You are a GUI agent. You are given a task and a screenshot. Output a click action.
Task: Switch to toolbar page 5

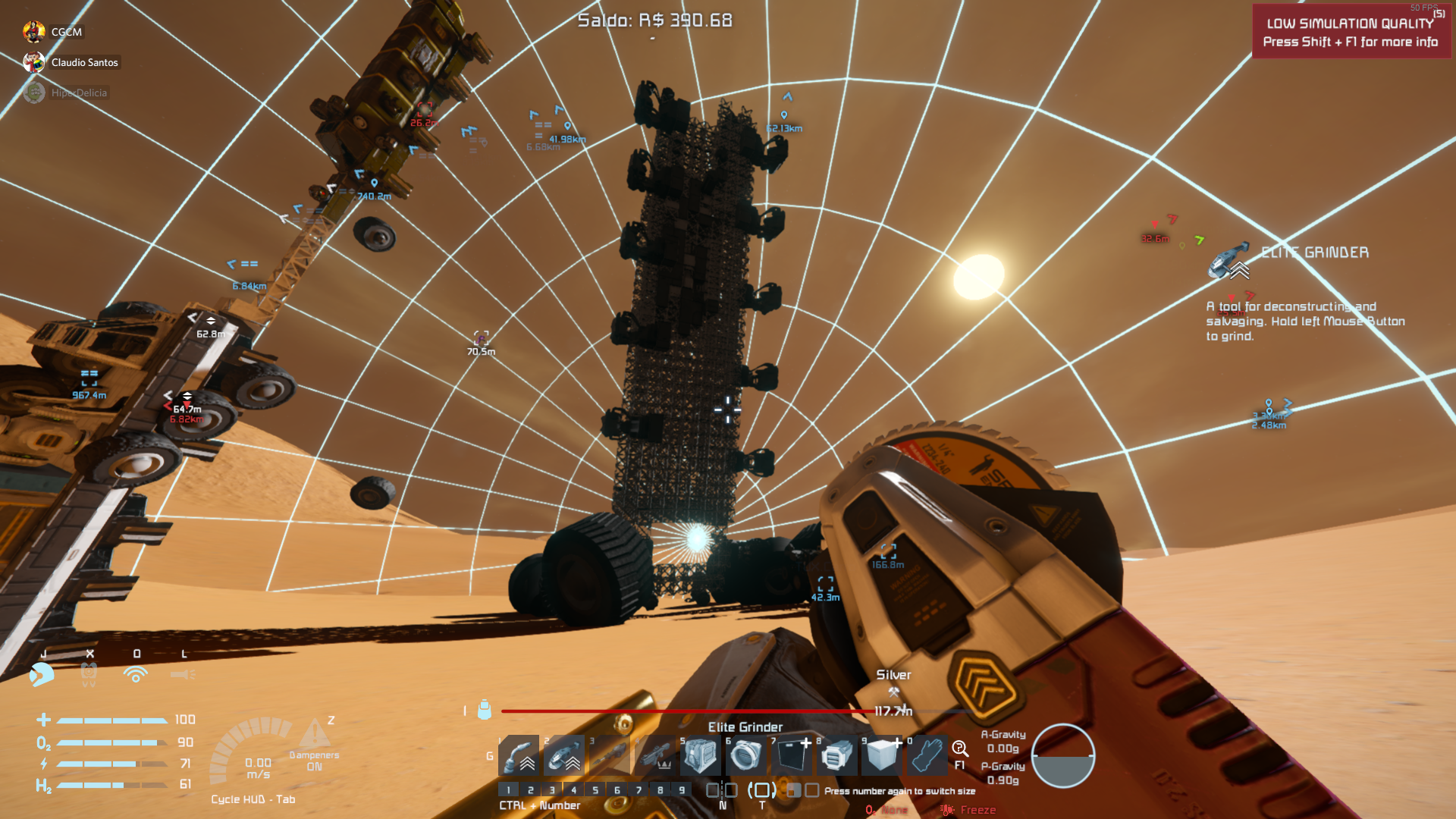pos(595,790)
